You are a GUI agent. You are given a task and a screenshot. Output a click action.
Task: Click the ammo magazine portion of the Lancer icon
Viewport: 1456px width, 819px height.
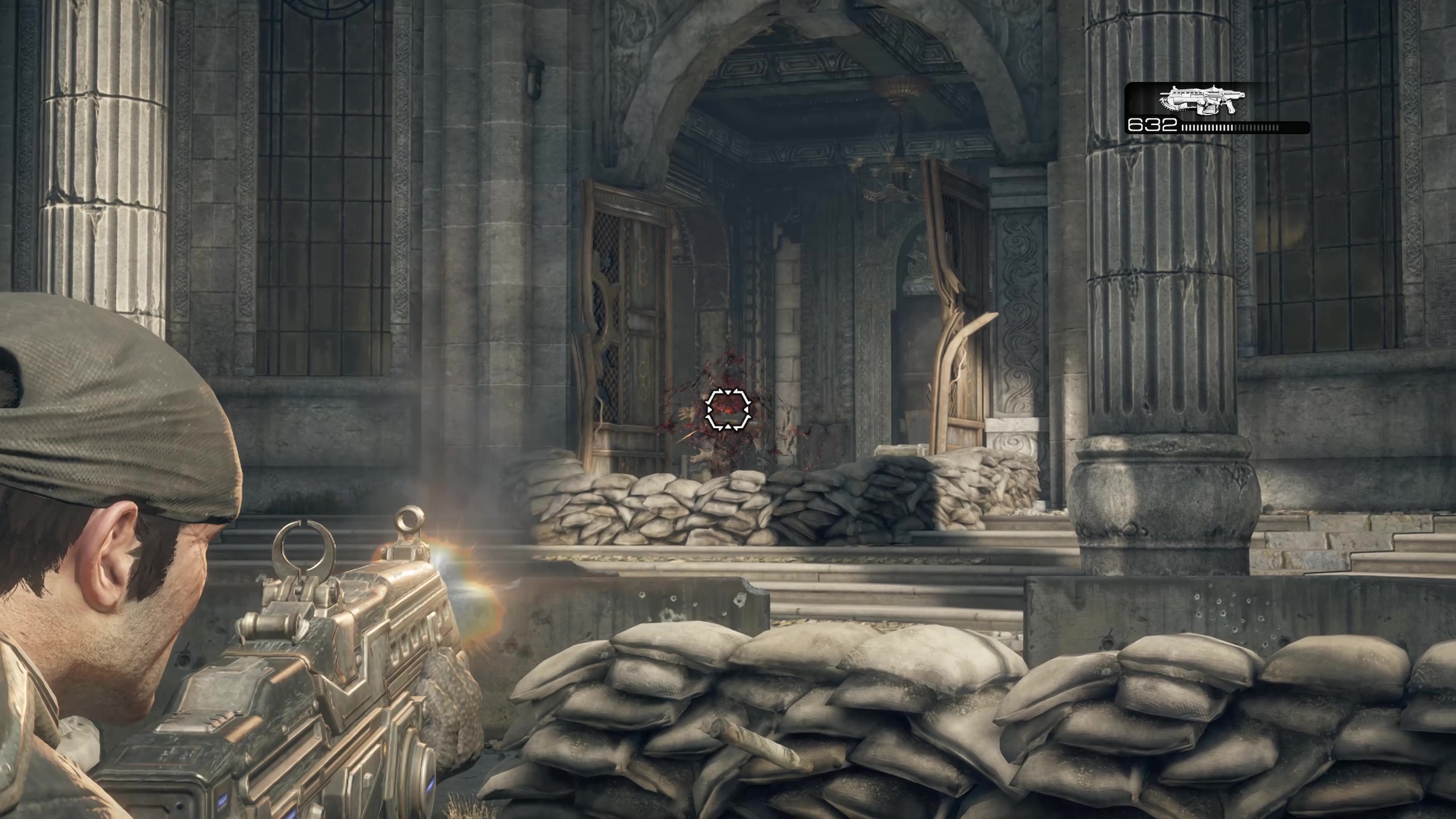pos(1207,111)
